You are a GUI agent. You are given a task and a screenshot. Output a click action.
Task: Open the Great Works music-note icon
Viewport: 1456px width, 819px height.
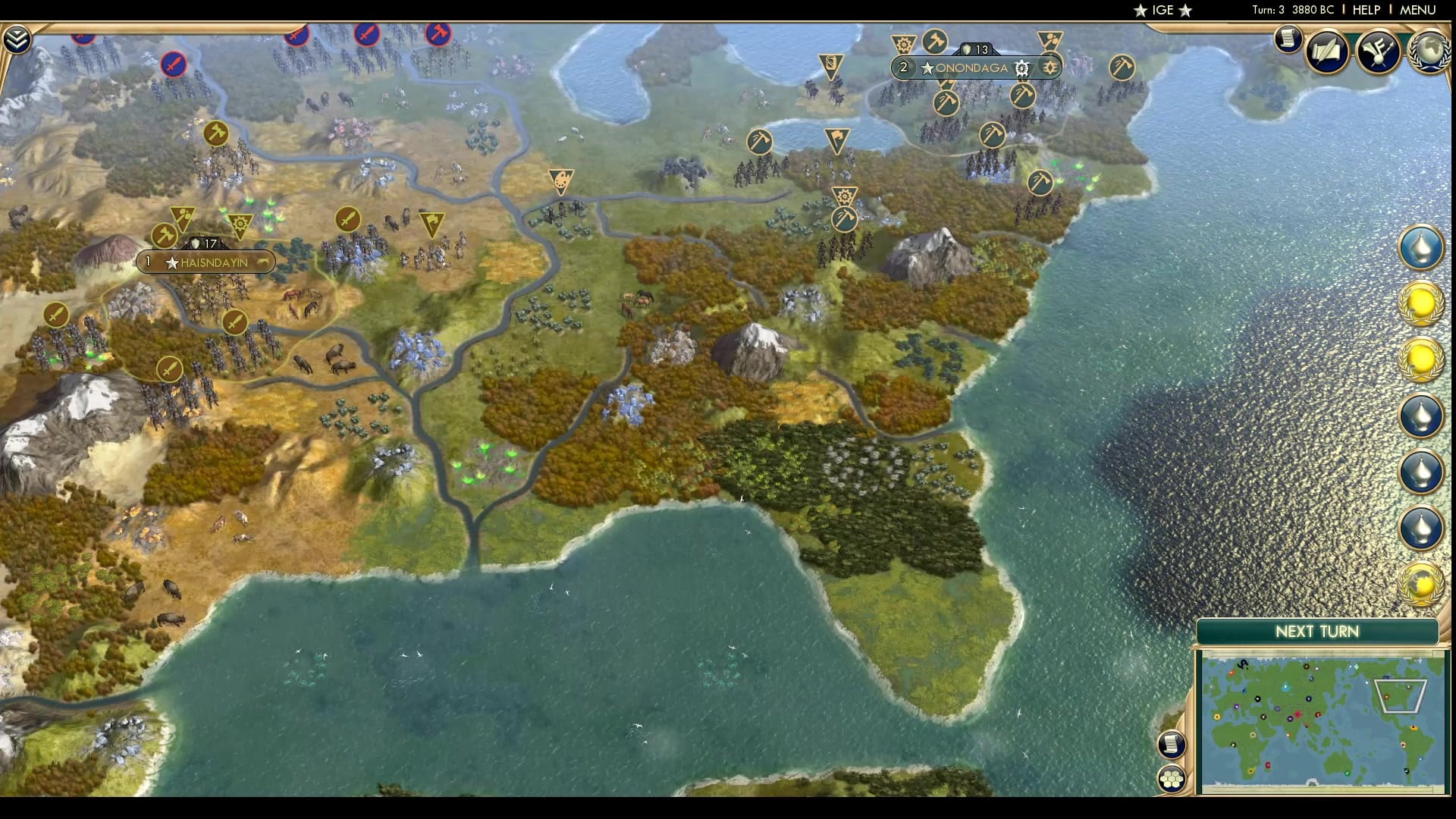[1379, 53]
